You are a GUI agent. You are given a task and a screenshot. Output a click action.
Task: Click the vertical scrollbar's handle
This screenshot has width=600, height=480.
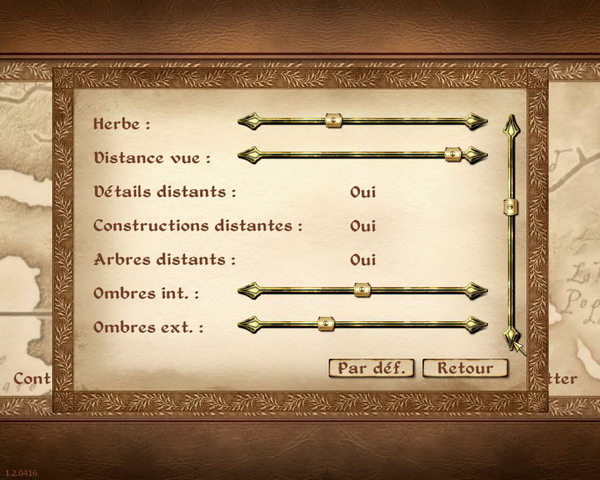click(x=511, y=207)
